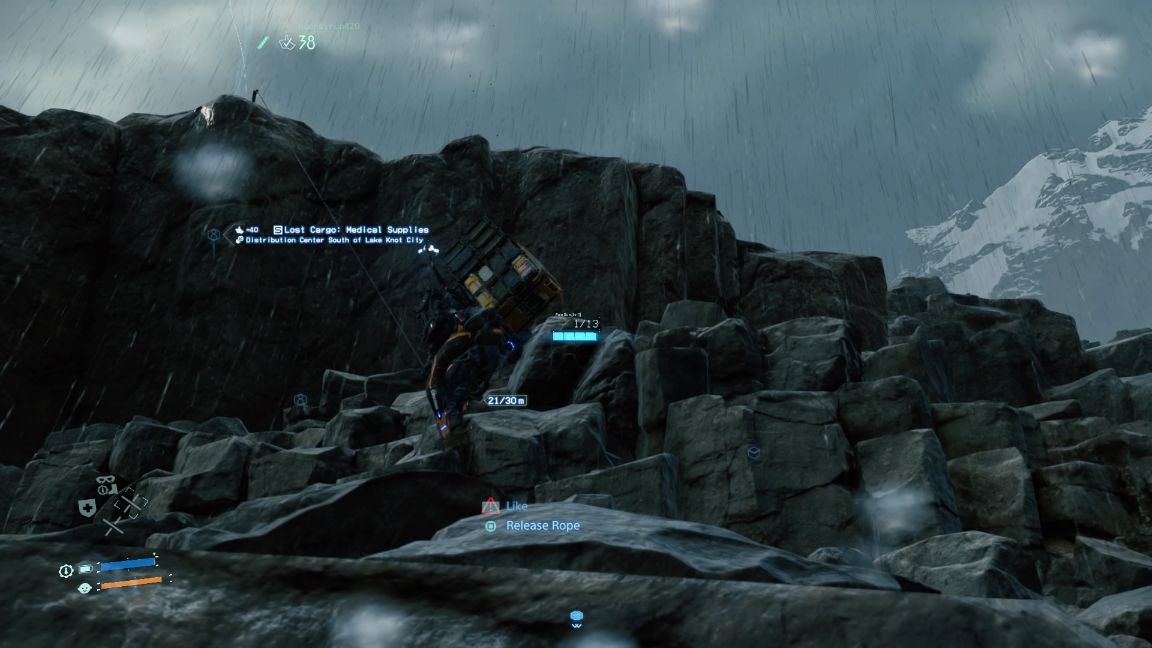Click the thumbs-up likes icon beside 38
The width and height of the screenshot is (1152, 648).
[286, 43]
